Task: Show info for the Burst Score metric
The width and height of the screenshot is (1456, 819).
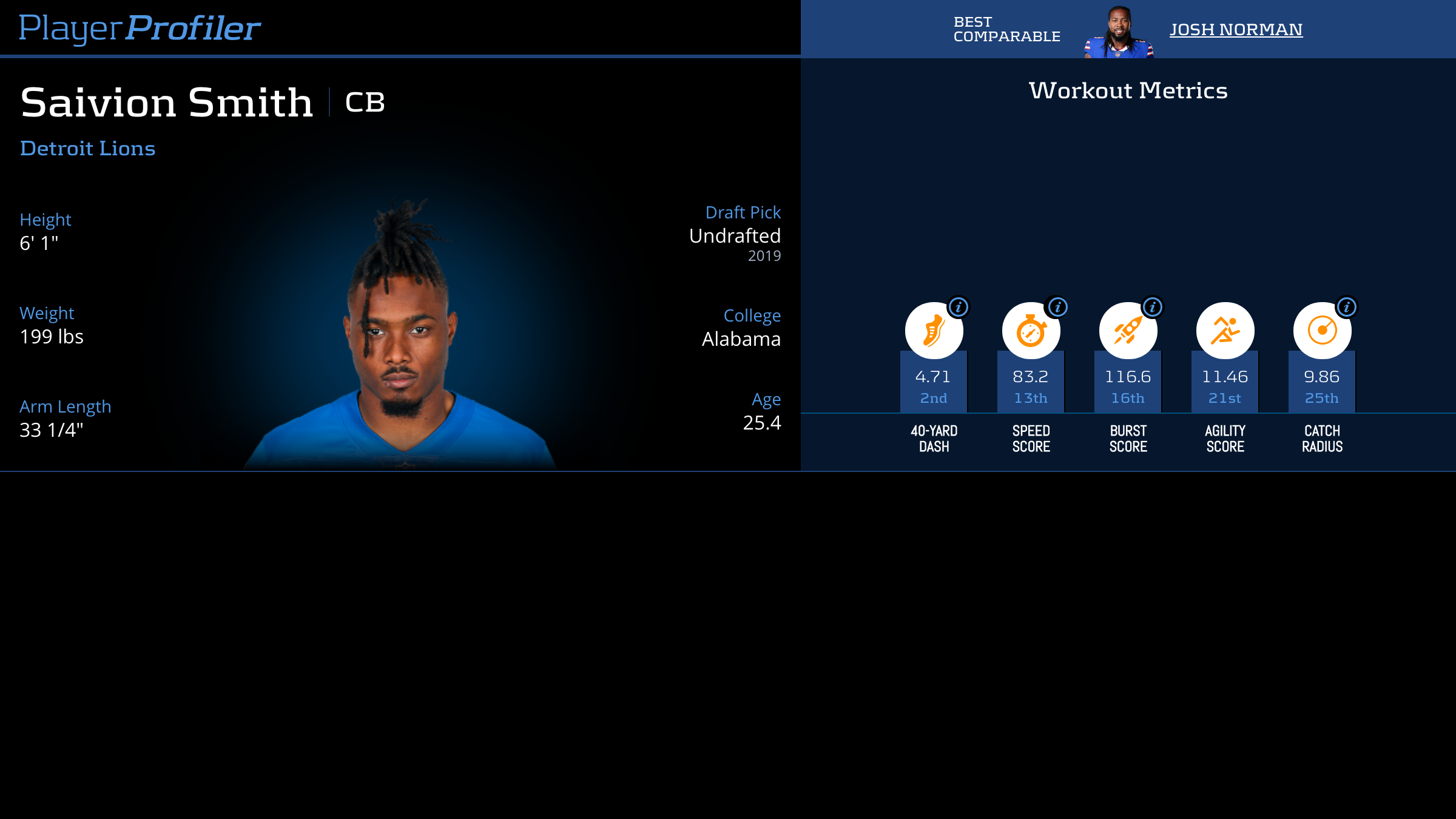Action: [x=1153, y=308]
